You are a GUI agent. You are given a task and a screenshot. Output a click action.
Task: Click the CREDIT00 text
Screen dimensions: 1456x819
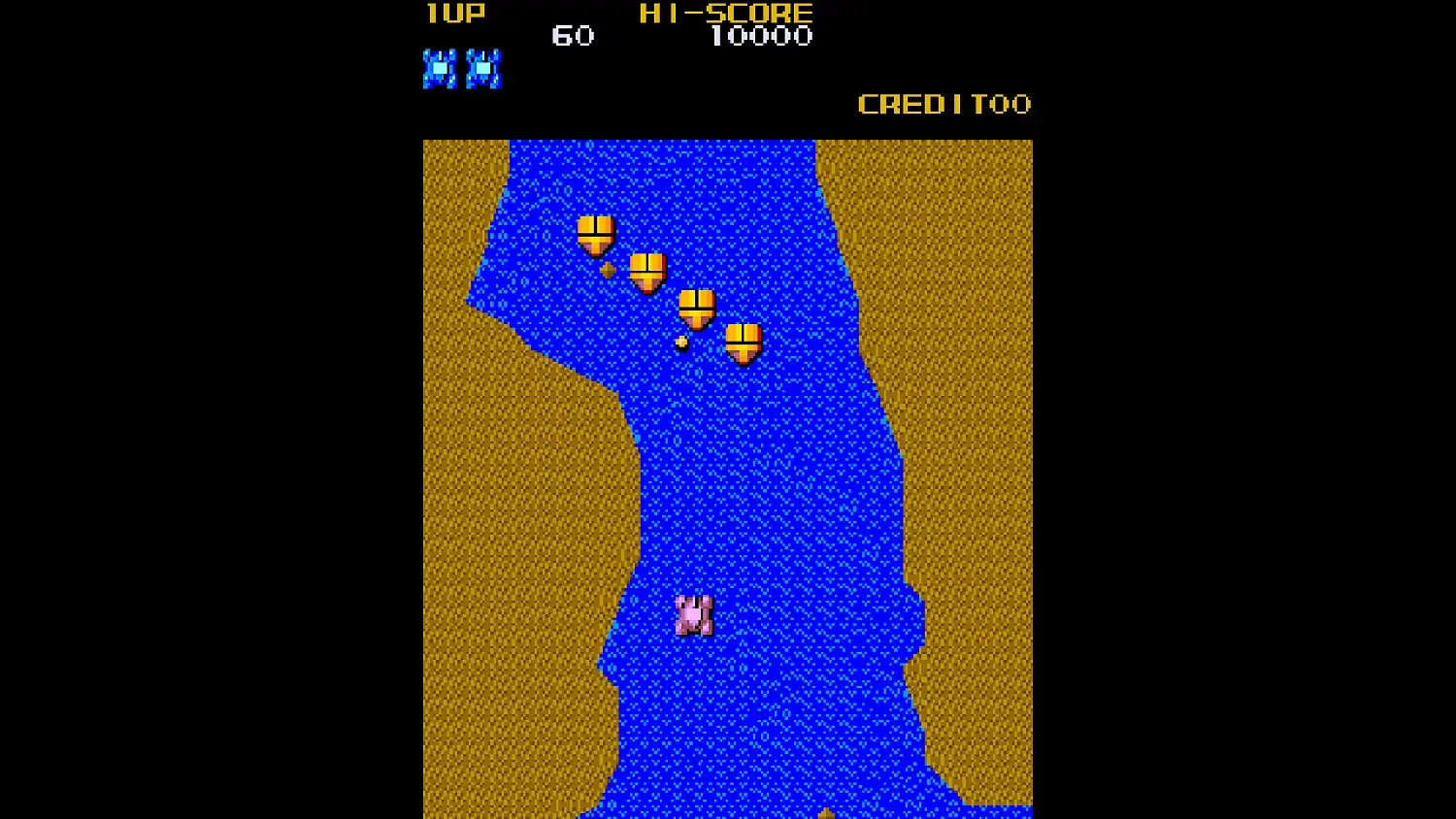(944, 104)
